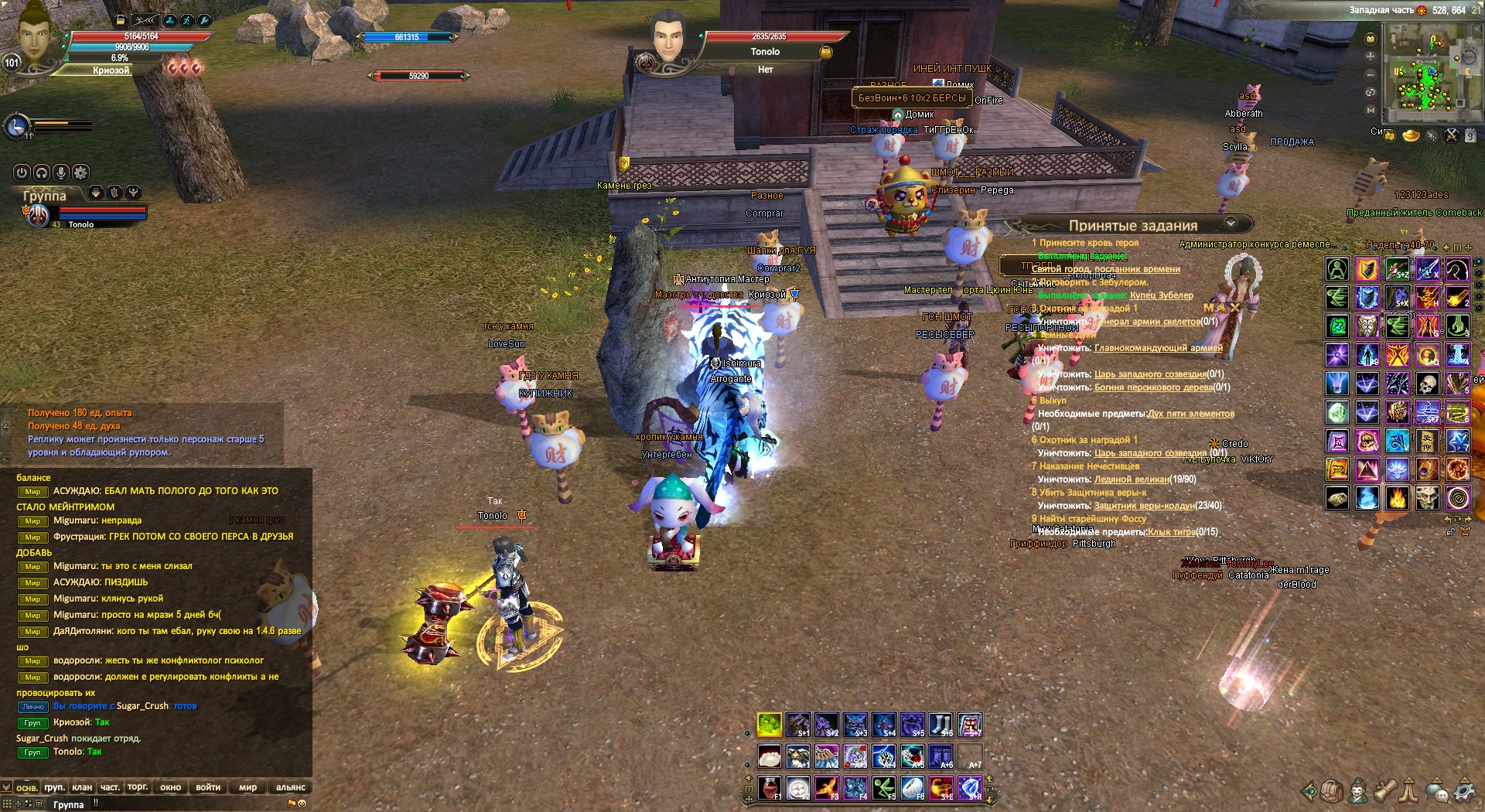
Task: Use the yellow-green item in the top hotbar row
Action: (x=769, y=725)
